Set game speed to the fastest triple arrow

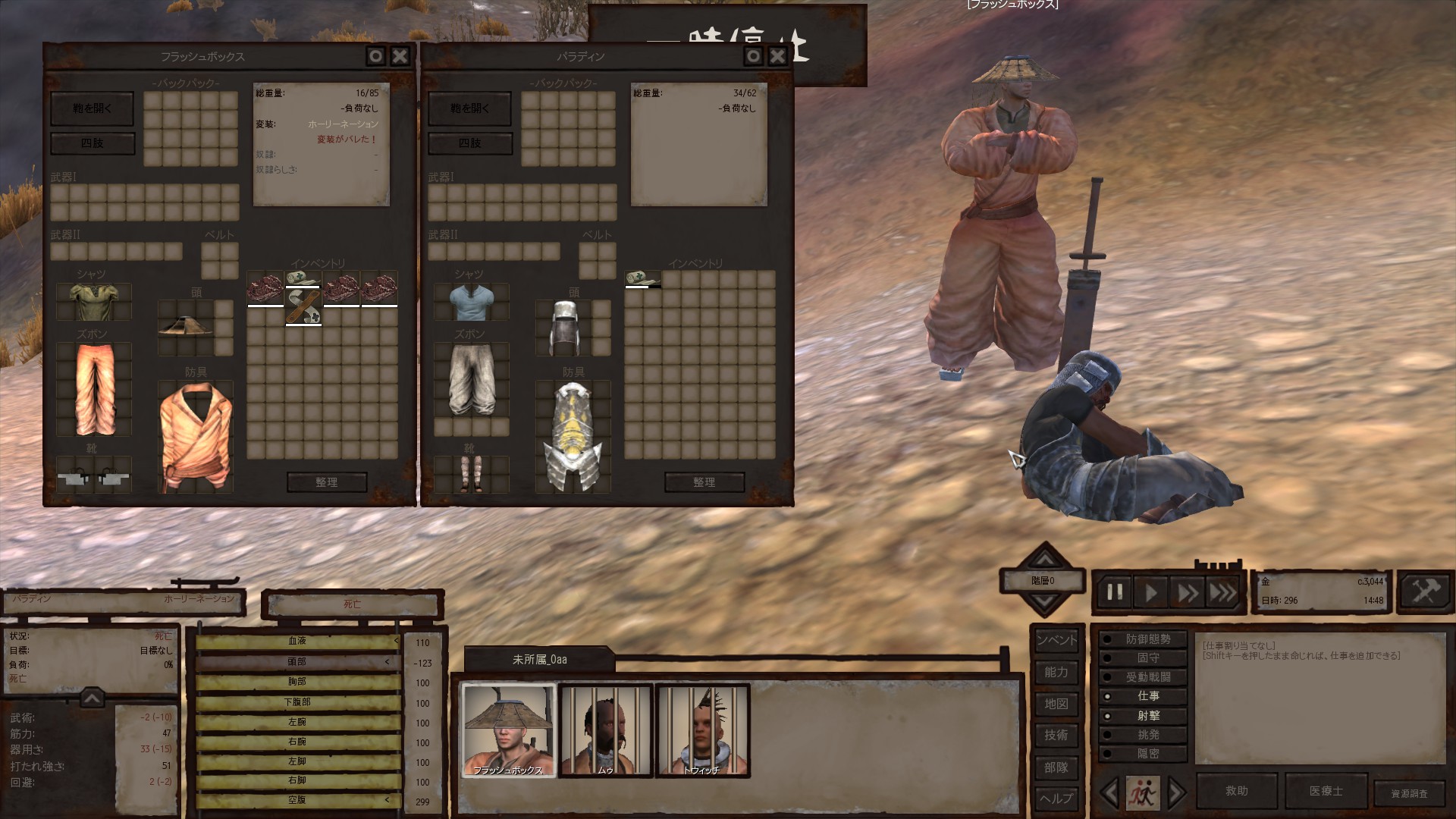(1222, 591)
